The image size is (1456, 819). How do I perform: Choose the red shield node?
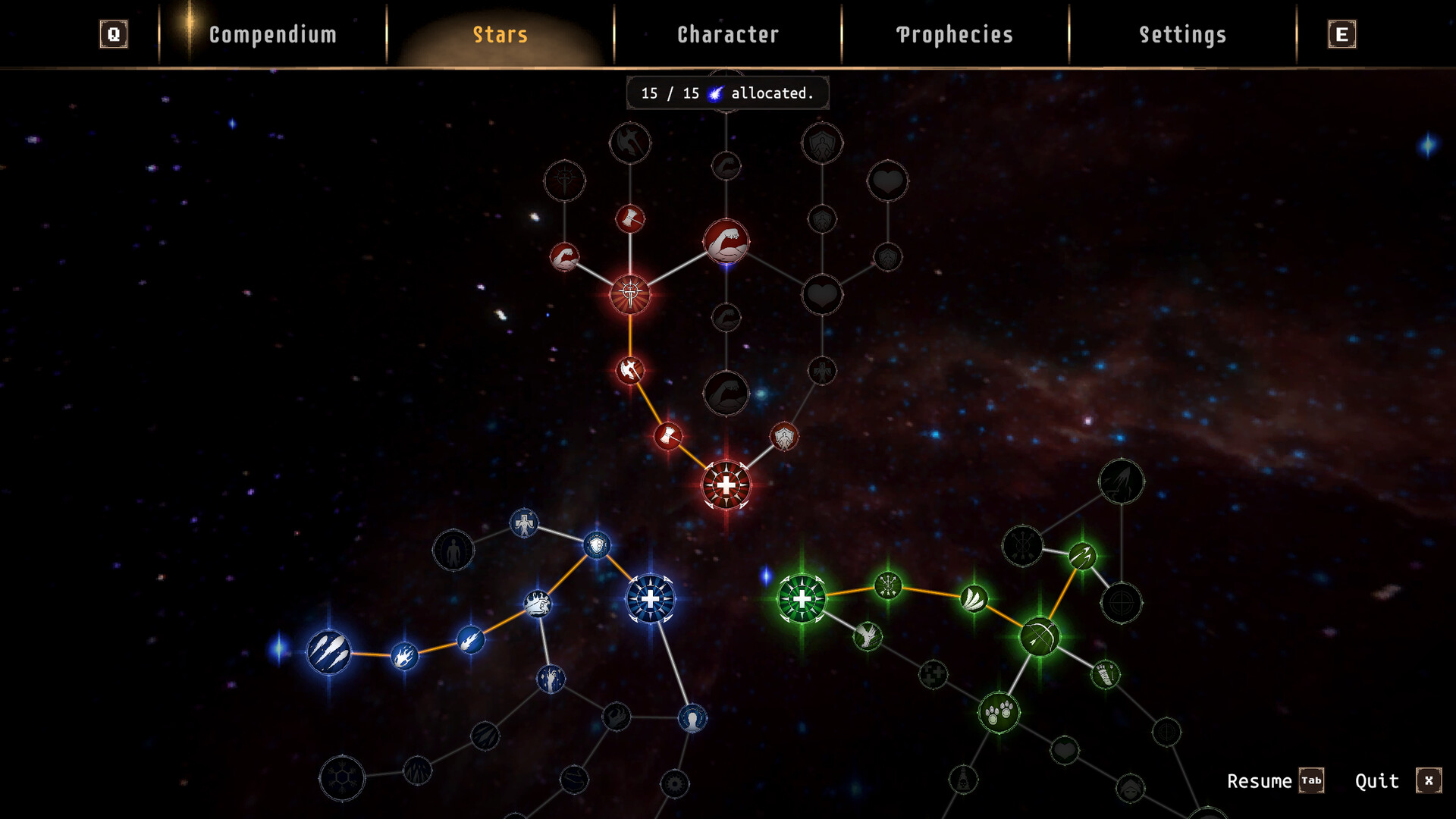(783, 437)
